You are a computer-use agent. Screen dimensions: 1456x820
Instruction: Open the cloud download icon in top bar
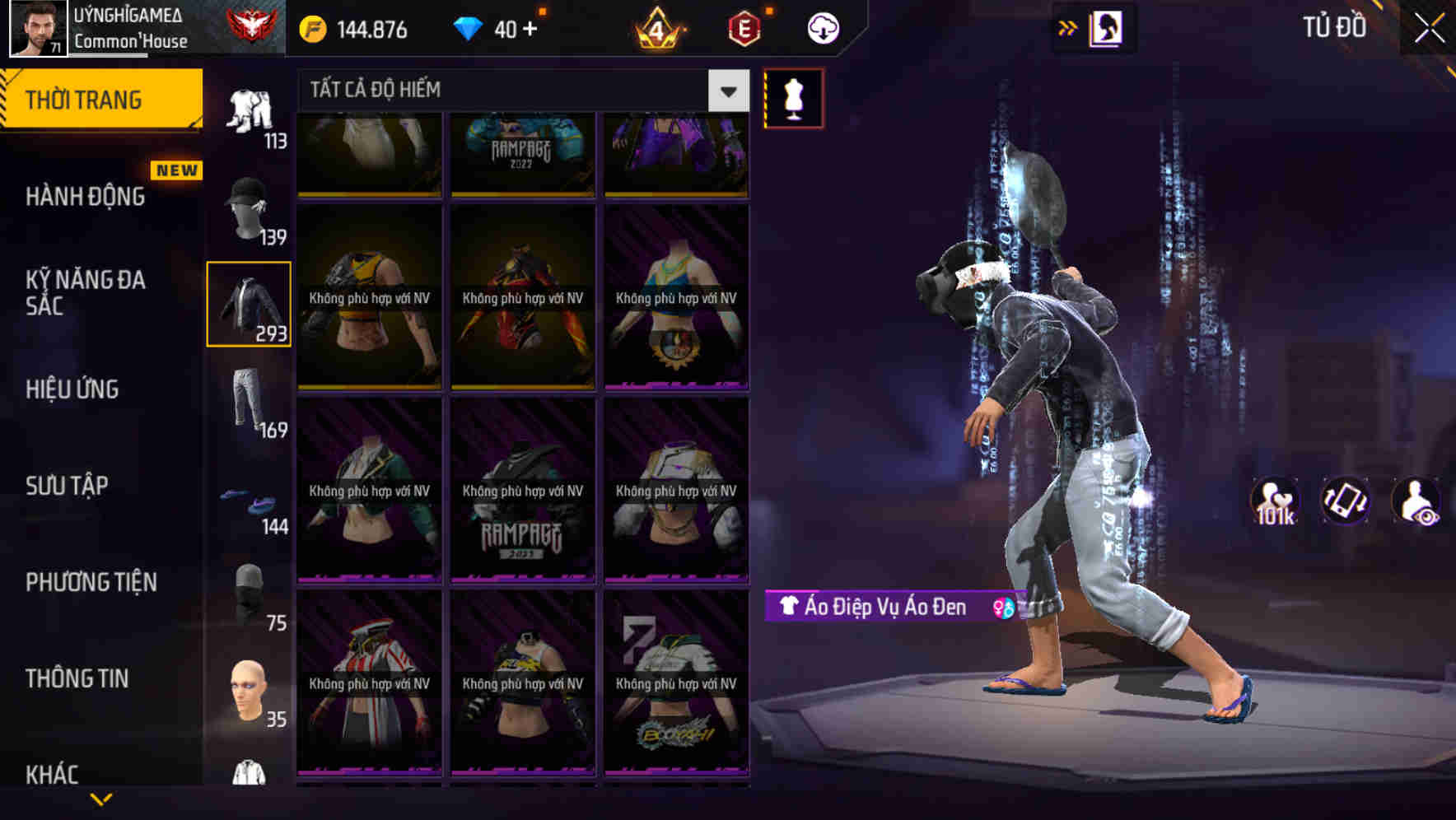(823, 26)
